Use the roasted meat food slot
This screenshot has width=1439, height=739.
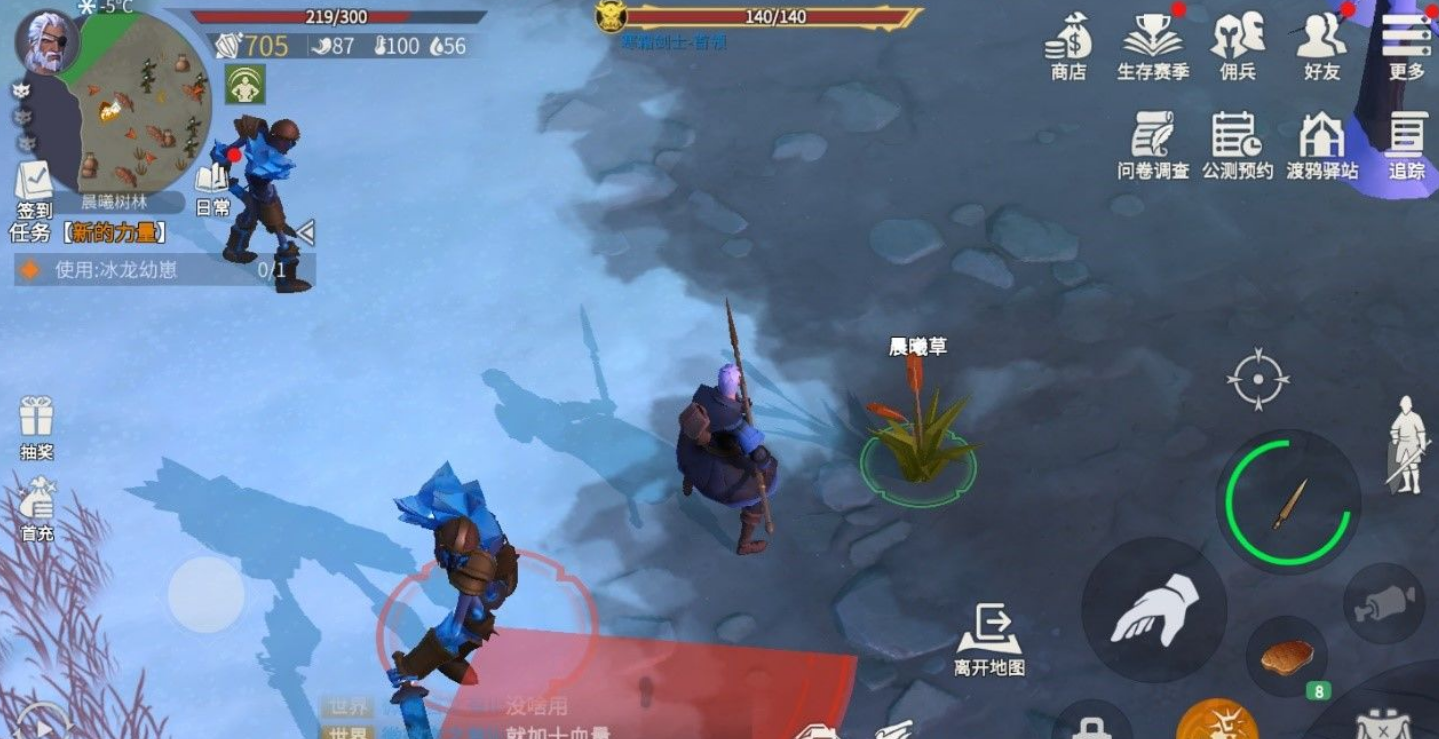pyautogui.click(x=1286, y=657)
